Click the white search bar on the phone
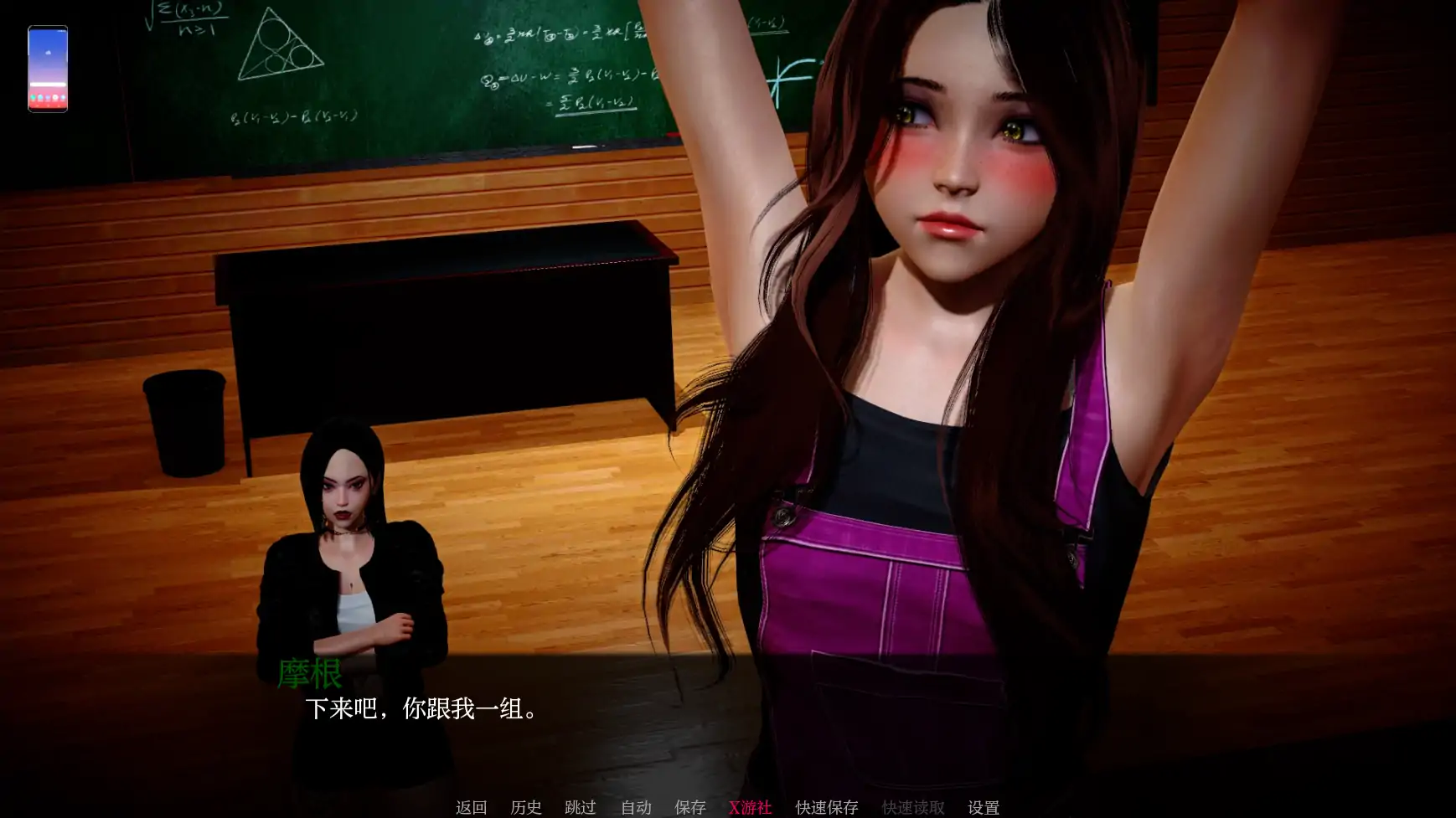The height and width of the screenshot is (818, 1456). 48,84
